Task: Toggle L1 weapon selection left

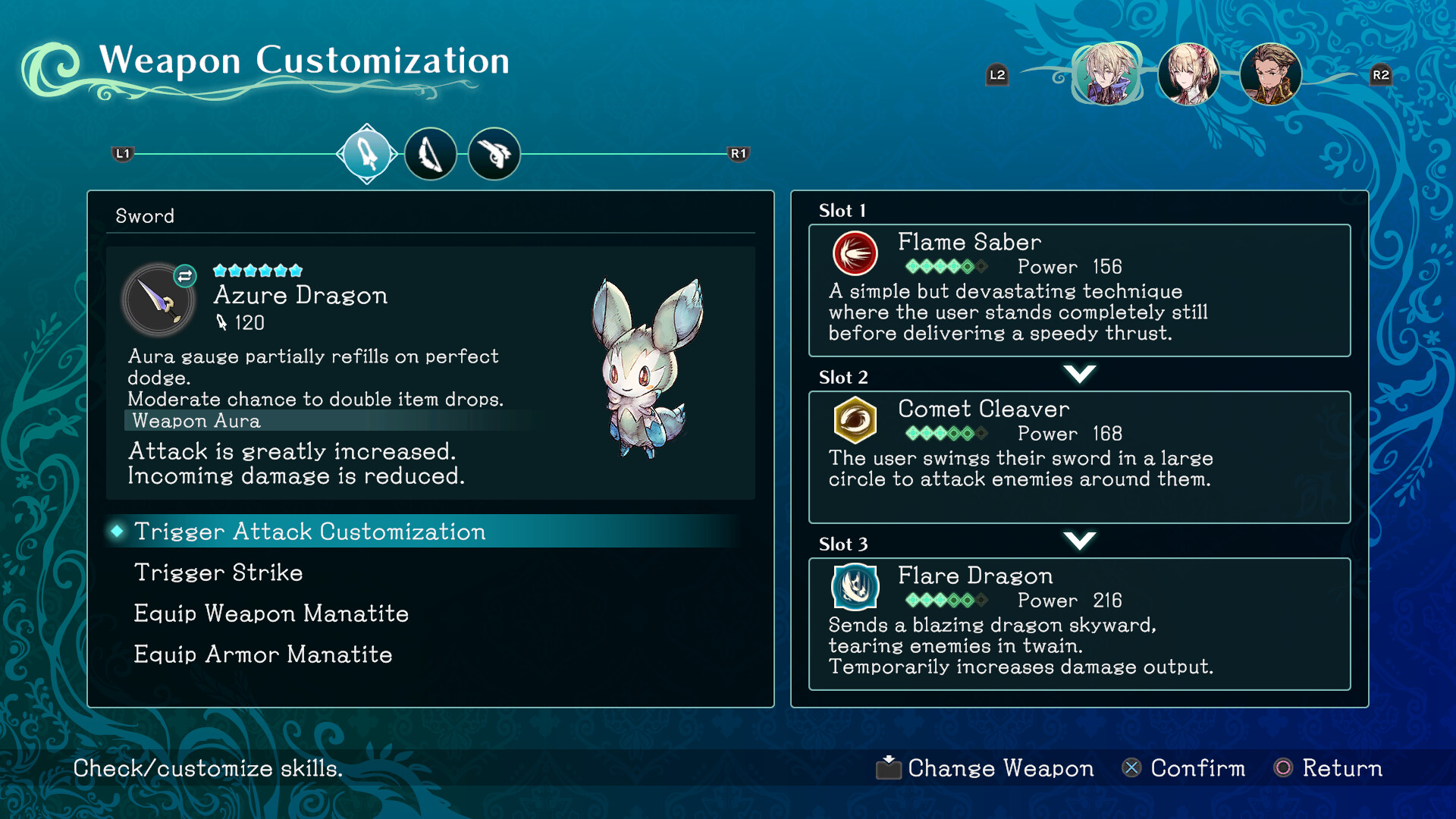Action: pyautogui.click(x=121, y=153)
